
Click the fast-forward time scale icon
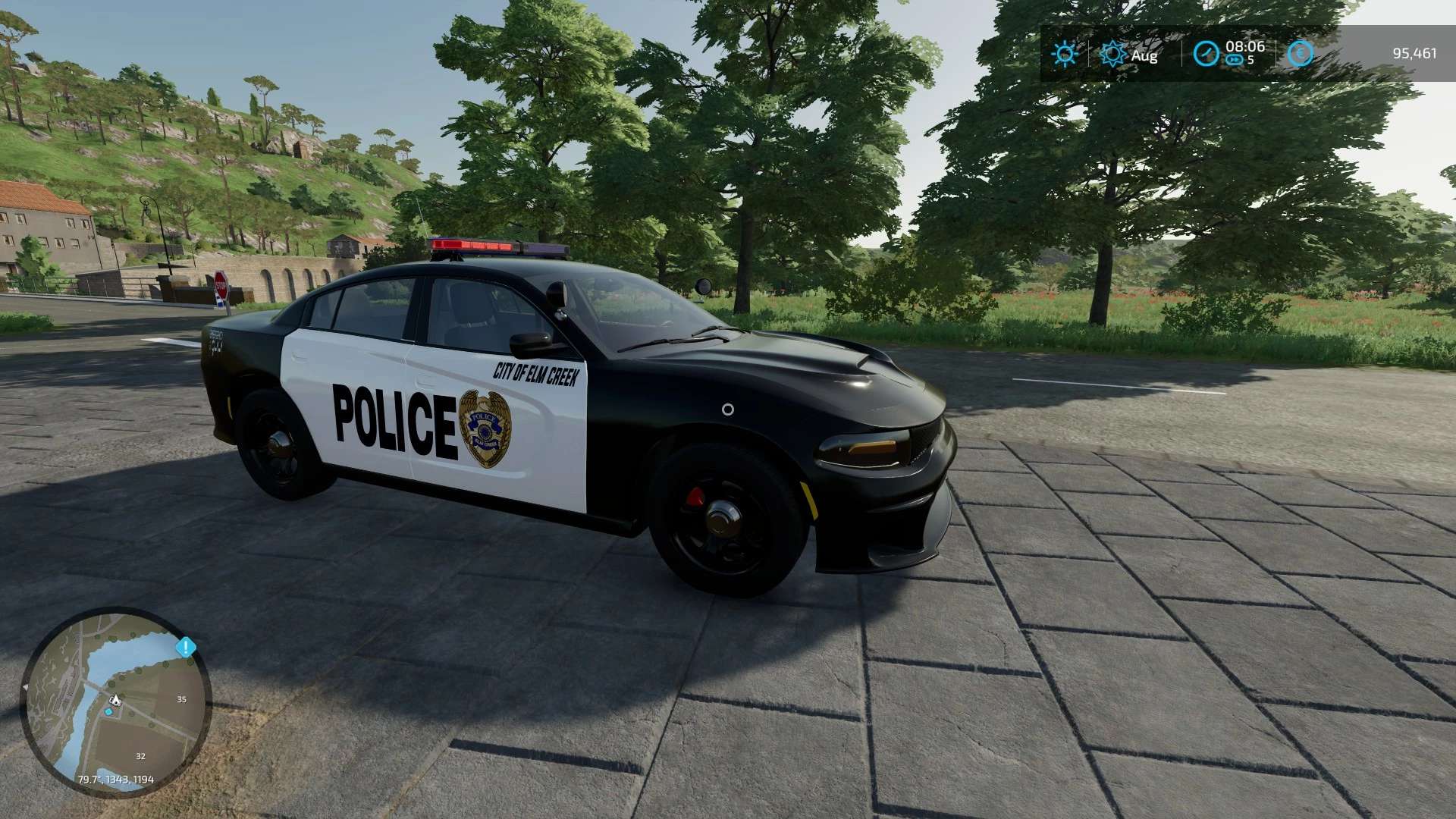click(1235, 60)
